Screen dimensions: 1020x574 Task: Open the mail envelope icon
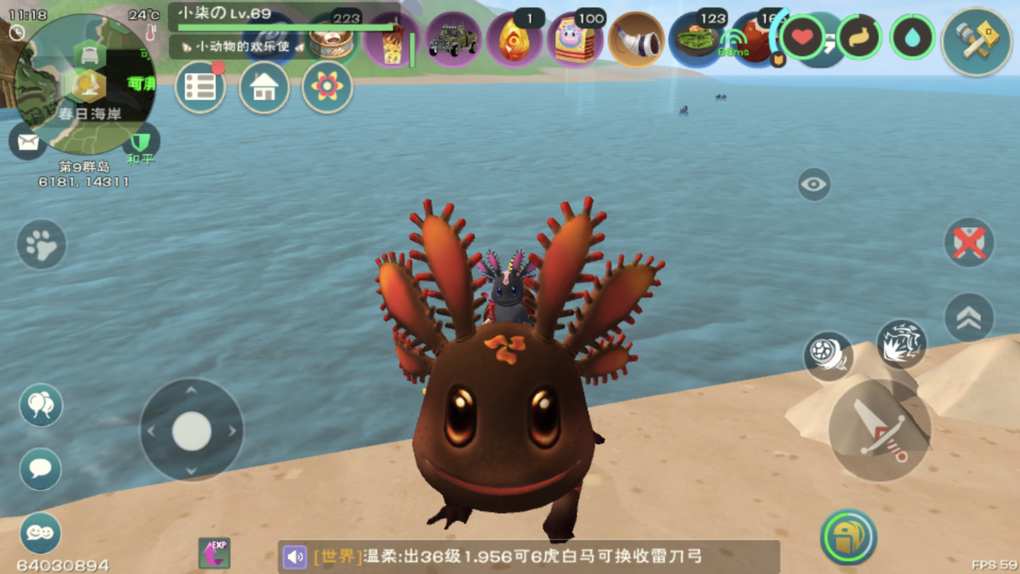[26, 141]
